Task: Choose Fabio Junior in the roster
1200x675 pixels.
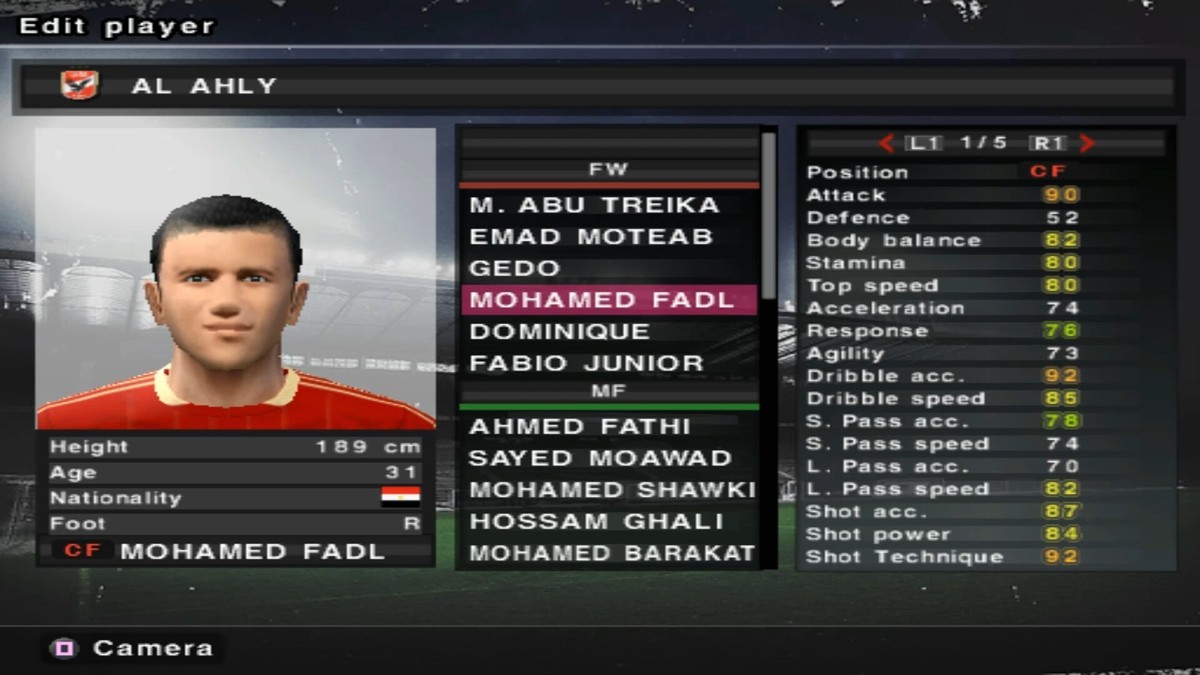Action: point(586,363)
